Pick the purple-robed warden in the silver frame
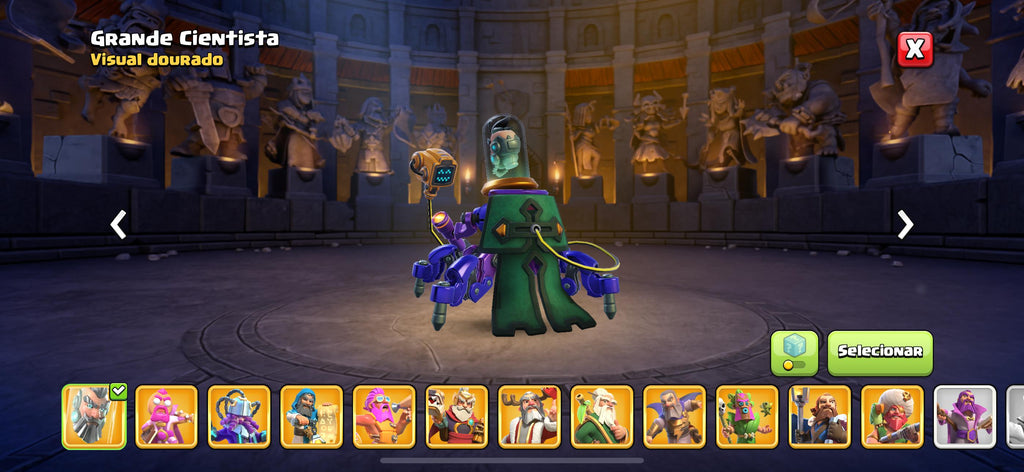Viewport: 1024px width, 472px height. pos(965,416)
